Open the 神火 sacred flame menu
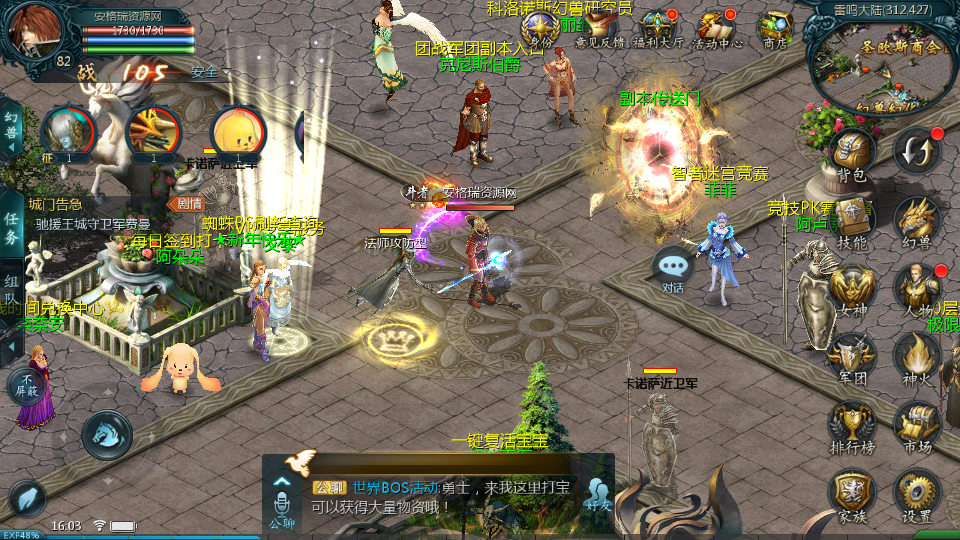Viewport: 960px width, 540px height. coord(916,356)
